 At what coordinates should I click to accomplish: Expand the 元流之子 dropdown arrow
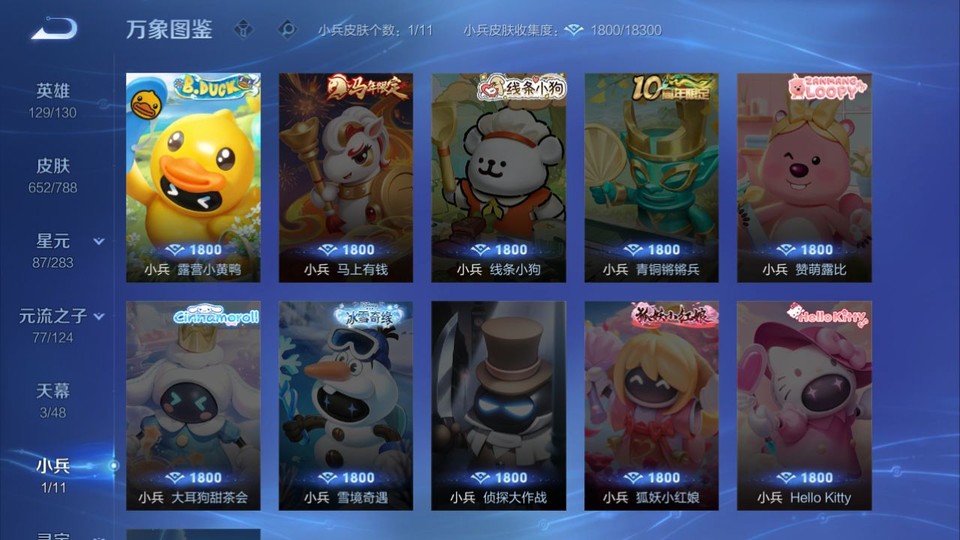coord(99,316)
